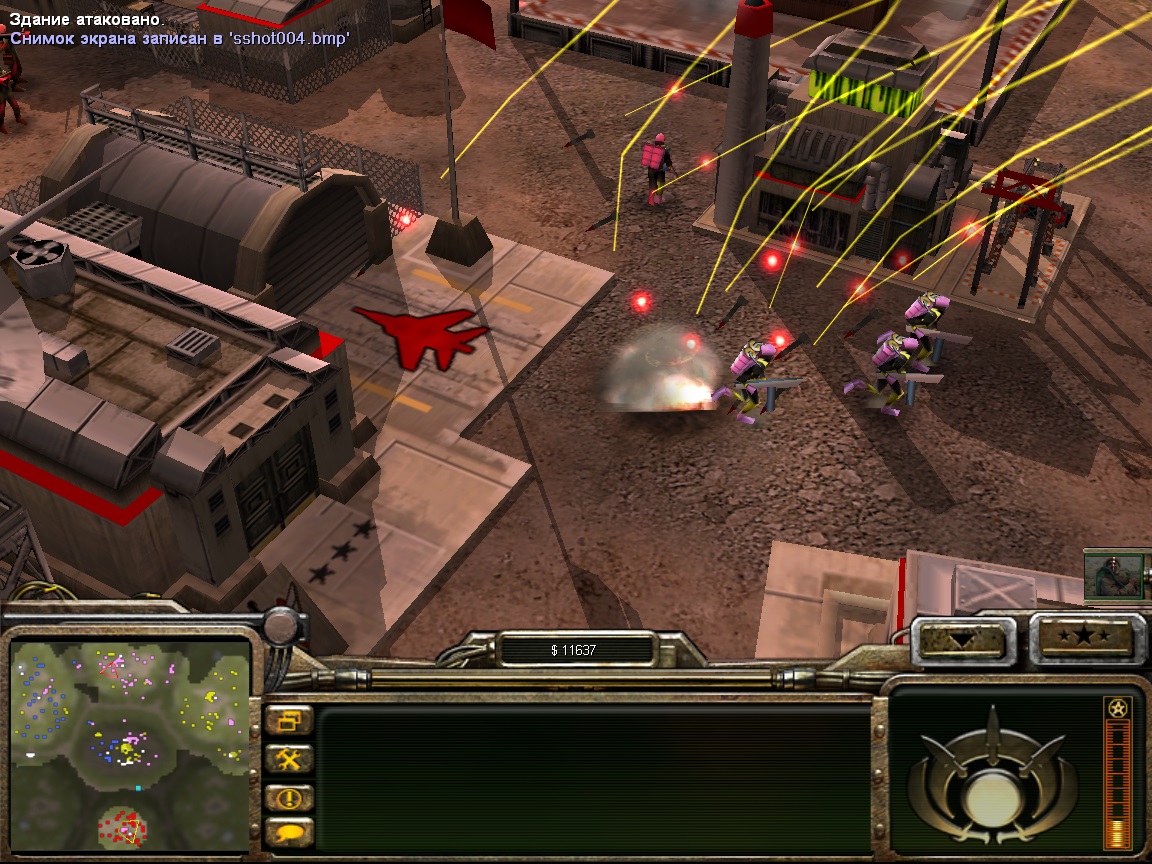The width and height of the screenshot is (1152, 864).
Task: Place a beacon using the exclamation mark button
Action: coord(289,798)
